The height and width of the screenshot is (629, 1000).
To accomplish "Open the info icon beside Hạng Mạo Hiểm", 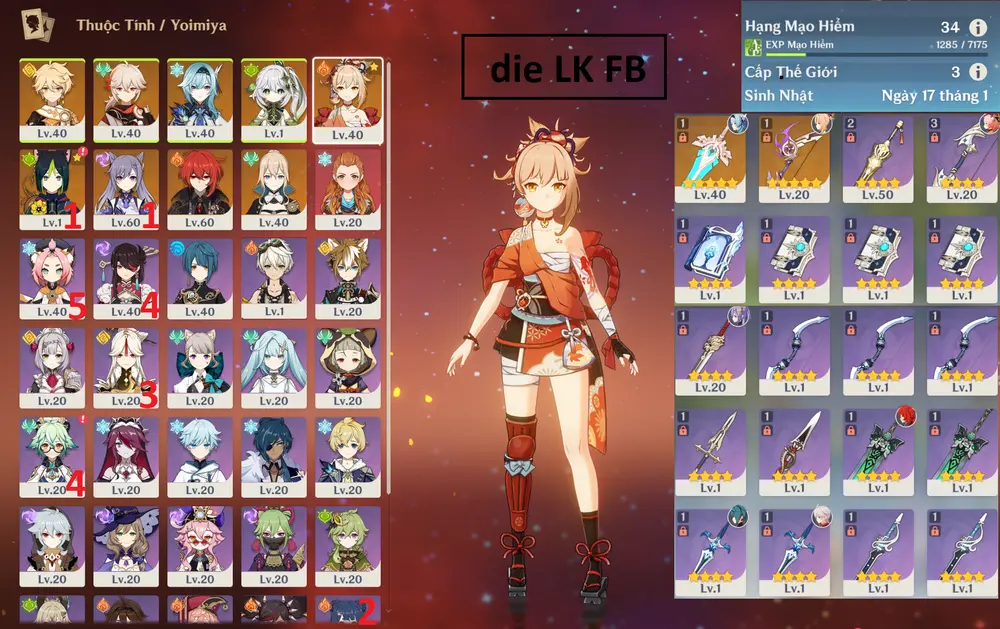I will 977,28.
